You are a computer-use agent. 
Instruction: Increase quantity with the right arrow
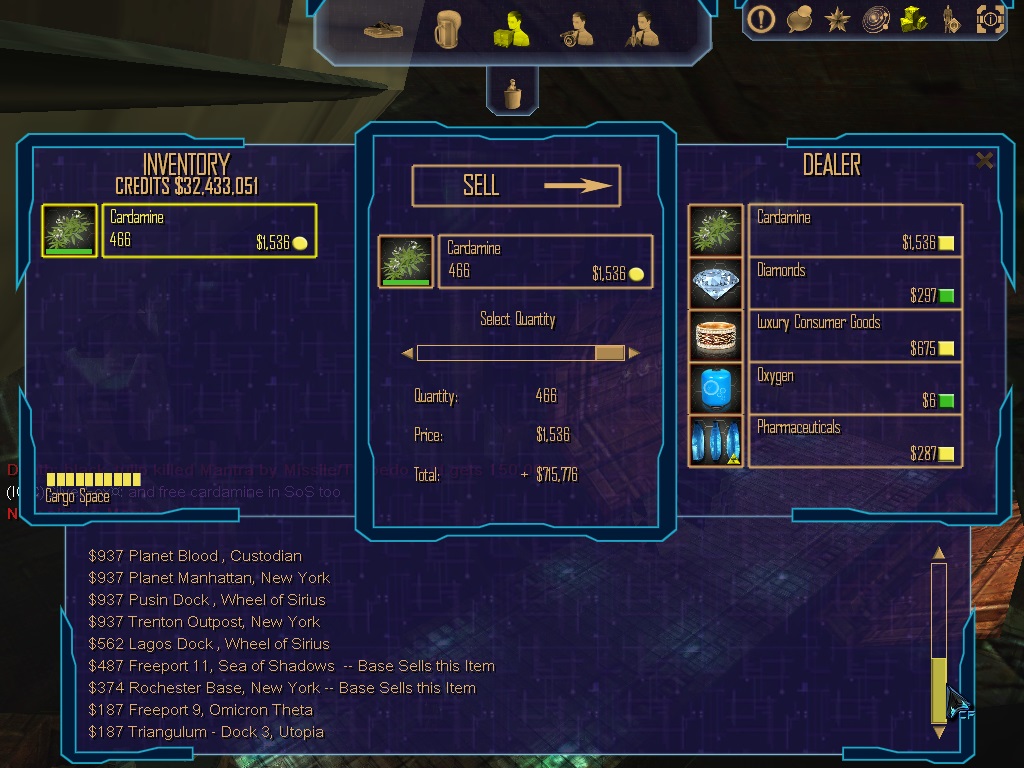point(634,353)
